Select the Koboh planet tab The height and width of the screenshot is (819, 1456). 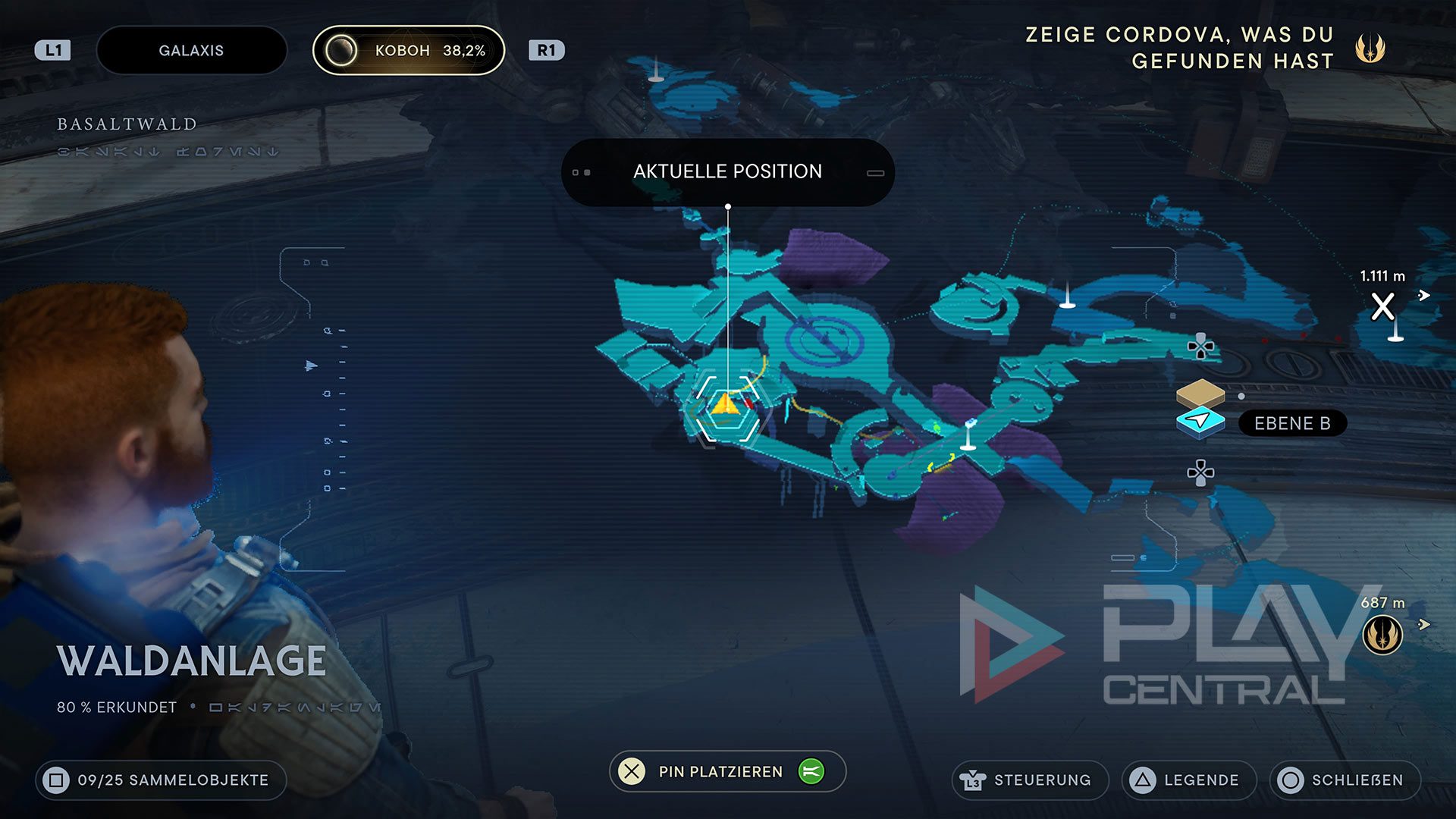click(409, 51)
